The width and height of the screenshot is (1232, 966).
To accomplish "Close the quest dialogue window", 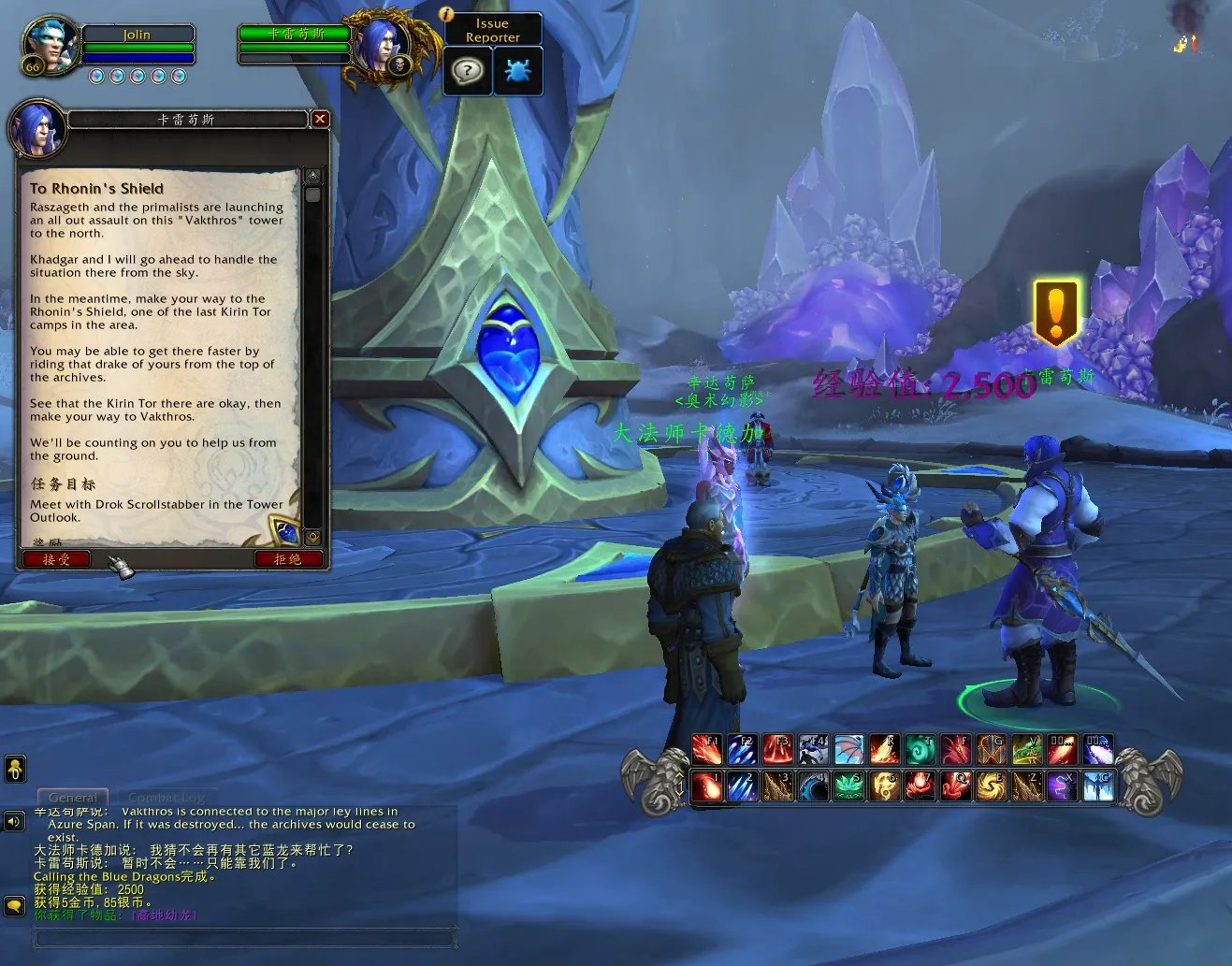I will point(320,119).
